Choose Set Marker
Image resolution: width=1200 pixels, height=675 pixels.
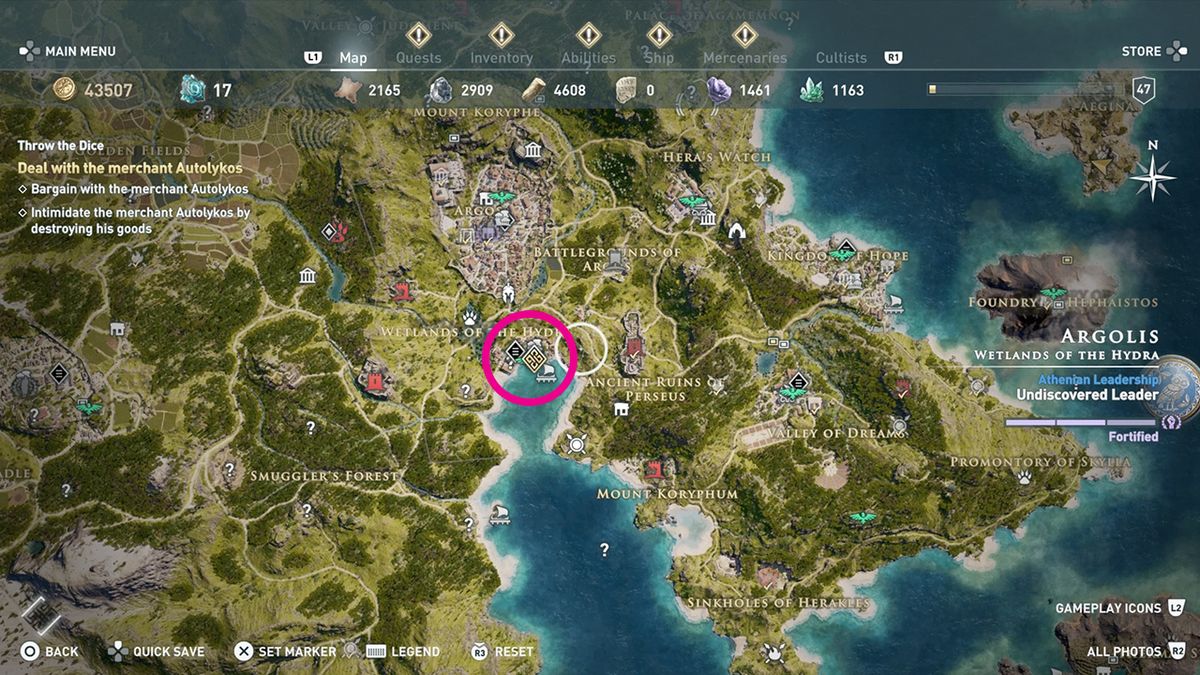pos(285,651)
